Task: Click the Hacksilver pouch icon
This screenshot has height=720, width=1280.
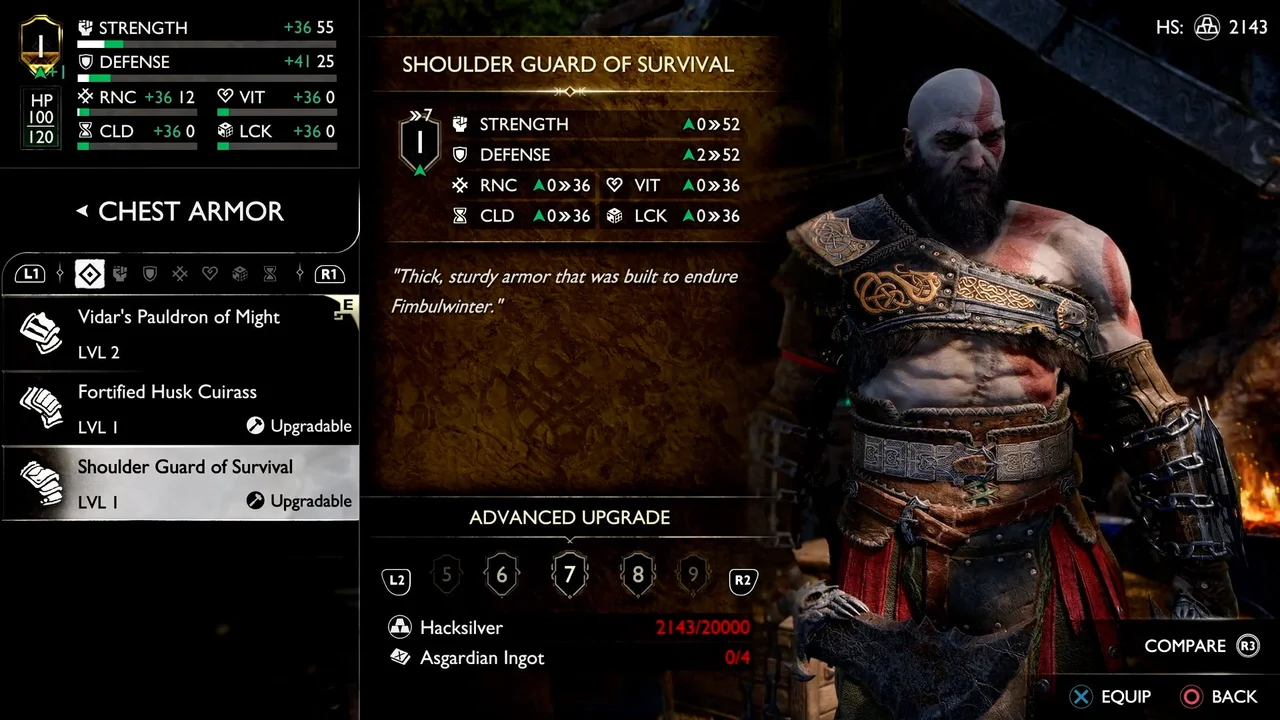Action: point(400,627)
